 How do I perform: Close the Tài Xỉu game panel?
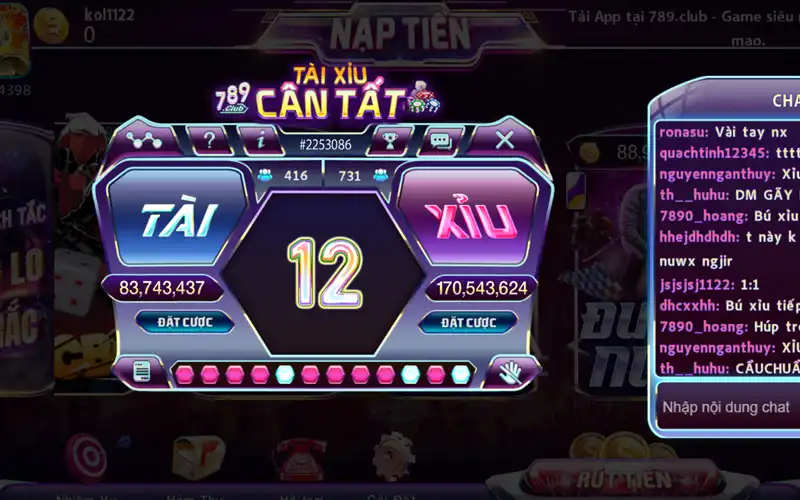tap(505, 140)
